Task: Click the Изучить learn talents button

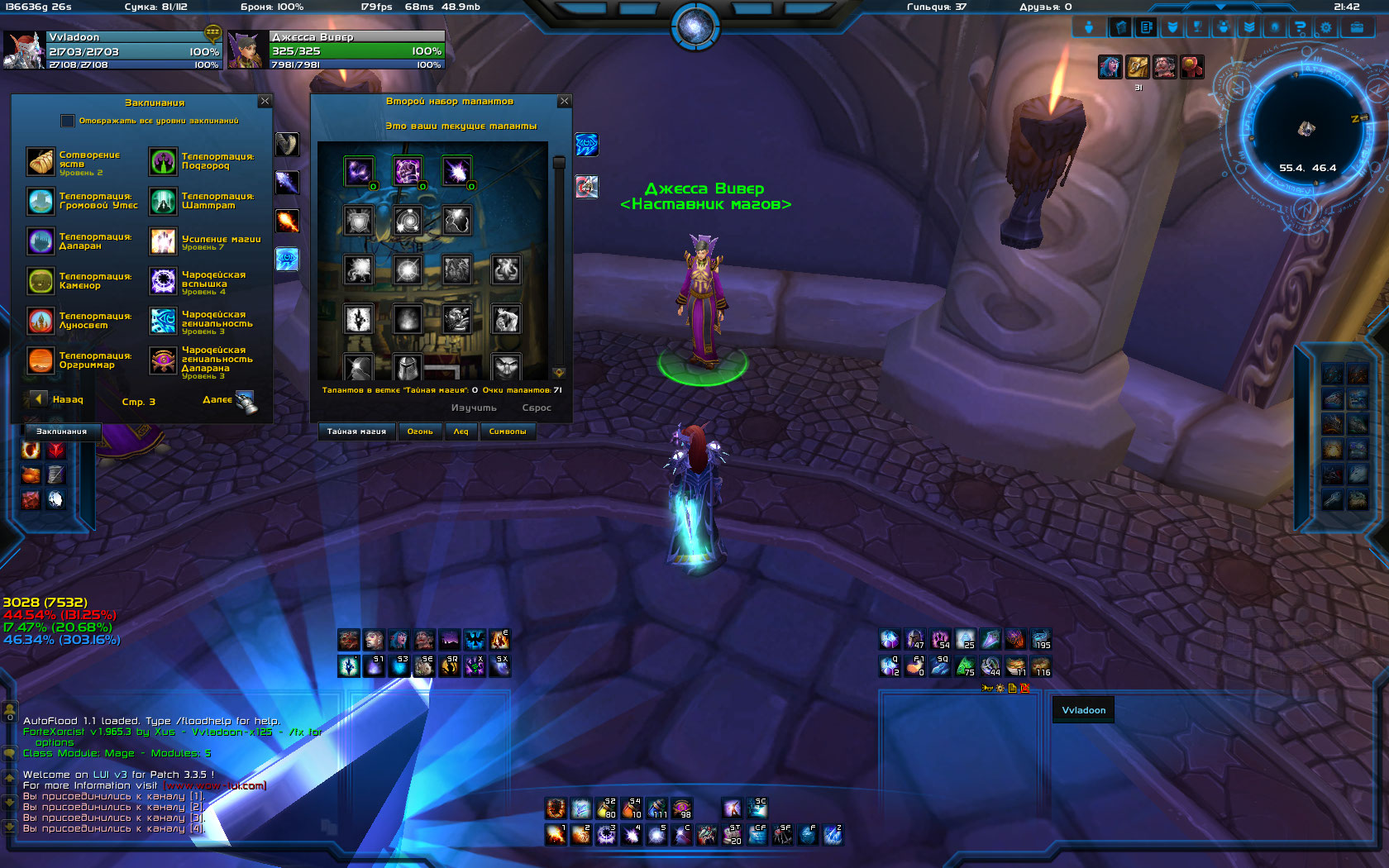Action: coord(474,408)
